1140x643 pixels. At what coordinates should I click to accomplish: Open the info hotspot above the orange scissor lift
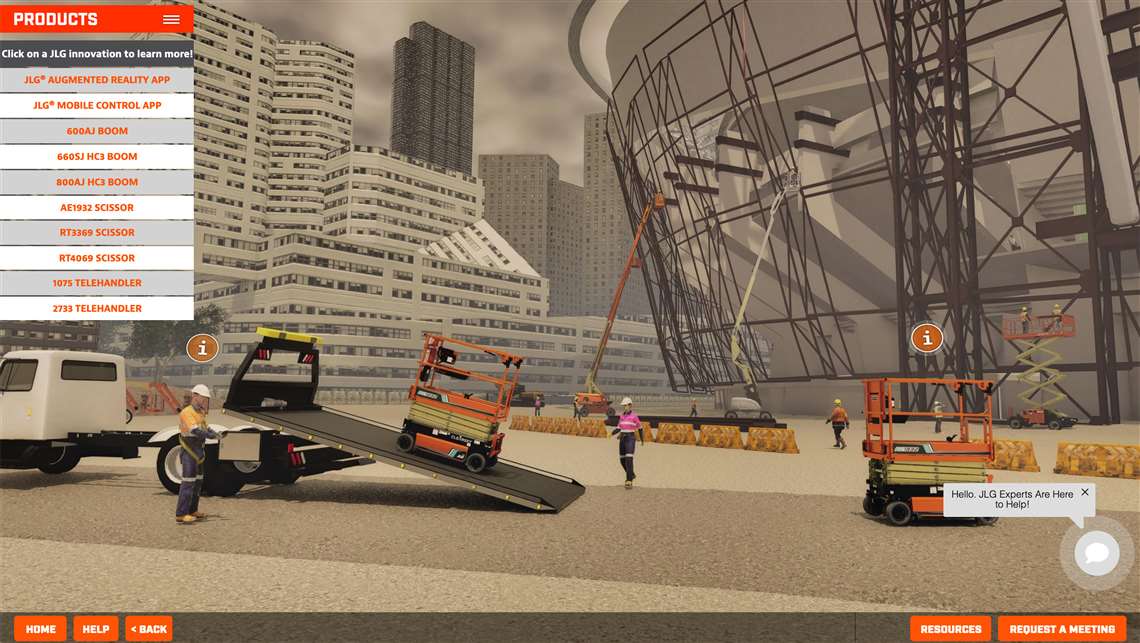927,338
